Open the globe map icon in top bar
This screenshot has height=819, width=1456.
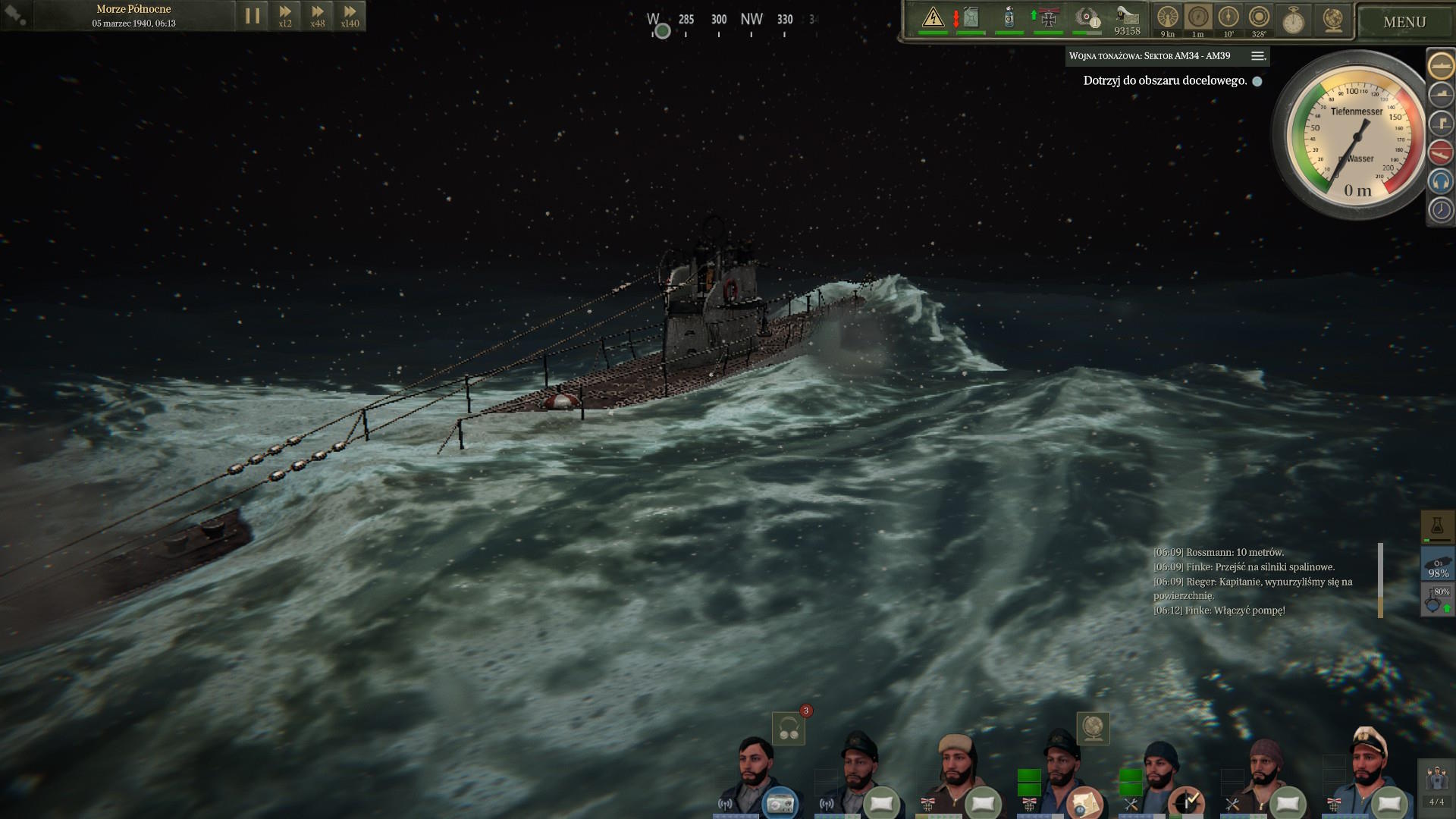pyautogui.click(x=1332, y=20)
